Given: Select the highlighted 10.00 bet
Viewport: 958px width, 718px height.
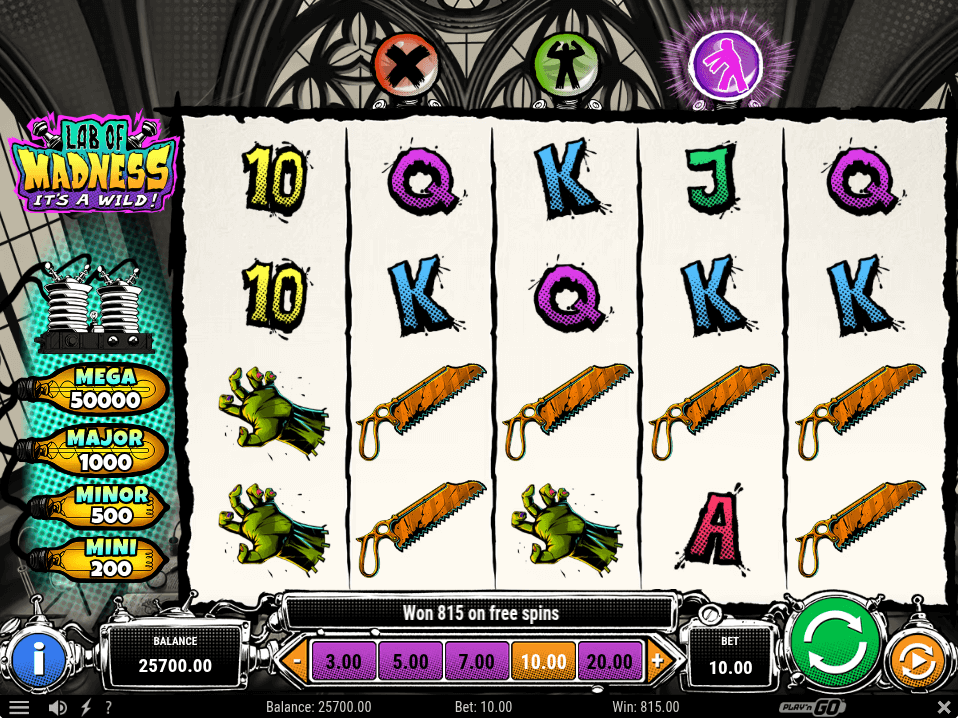Looking at the screenshot, I should click(543, 661).
